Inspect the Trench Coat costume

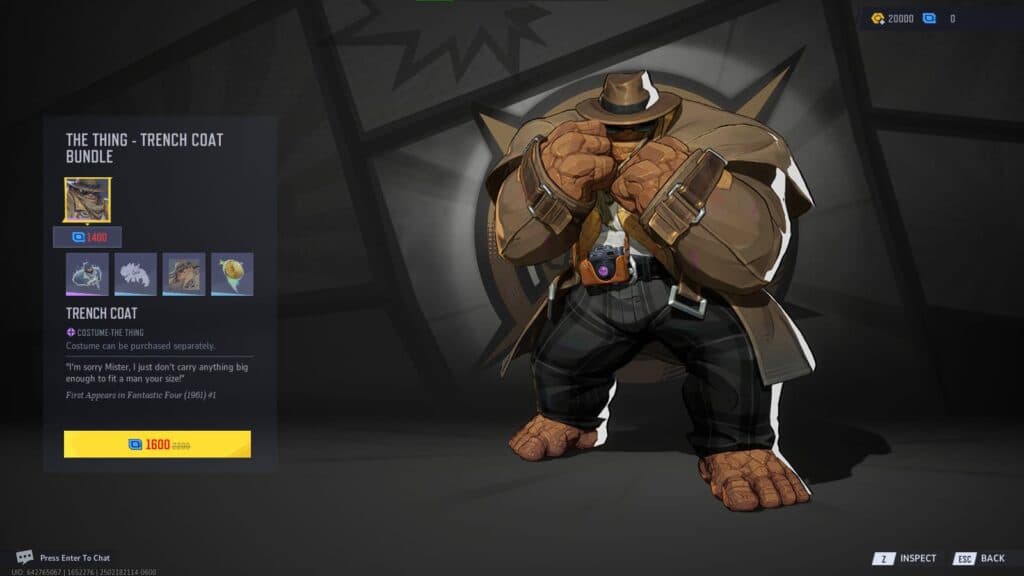pyautogui.click(x=906, y=558)
